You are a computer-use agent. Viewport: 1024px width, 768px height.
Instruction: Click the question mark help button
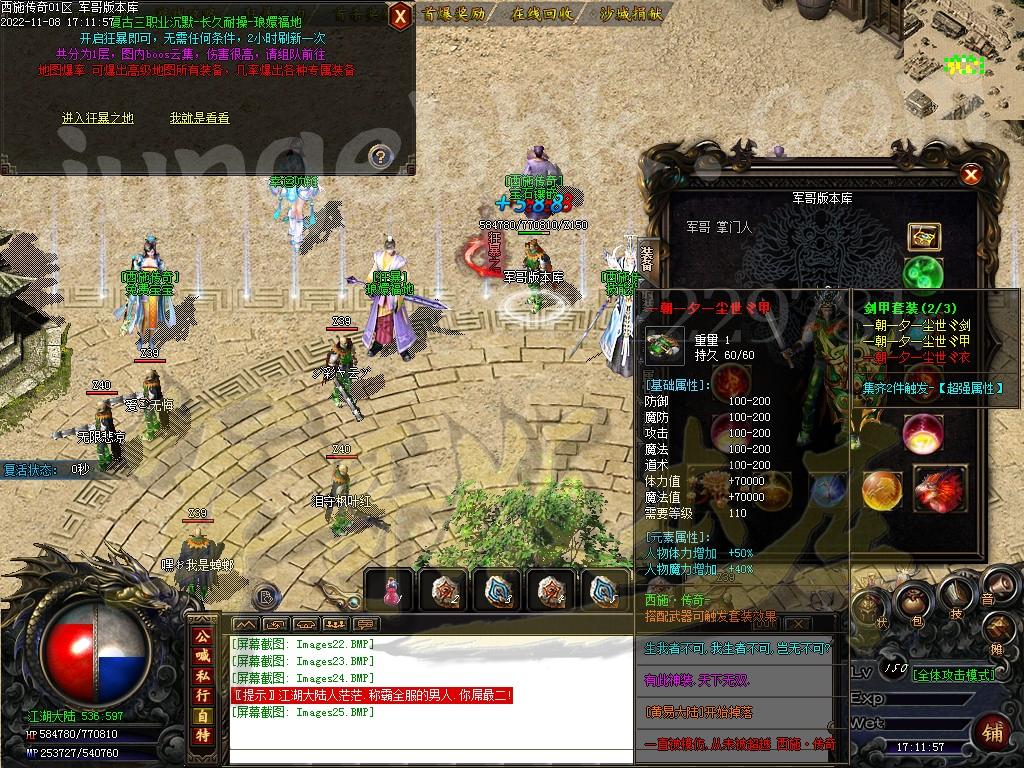click(x=379, y=155)
